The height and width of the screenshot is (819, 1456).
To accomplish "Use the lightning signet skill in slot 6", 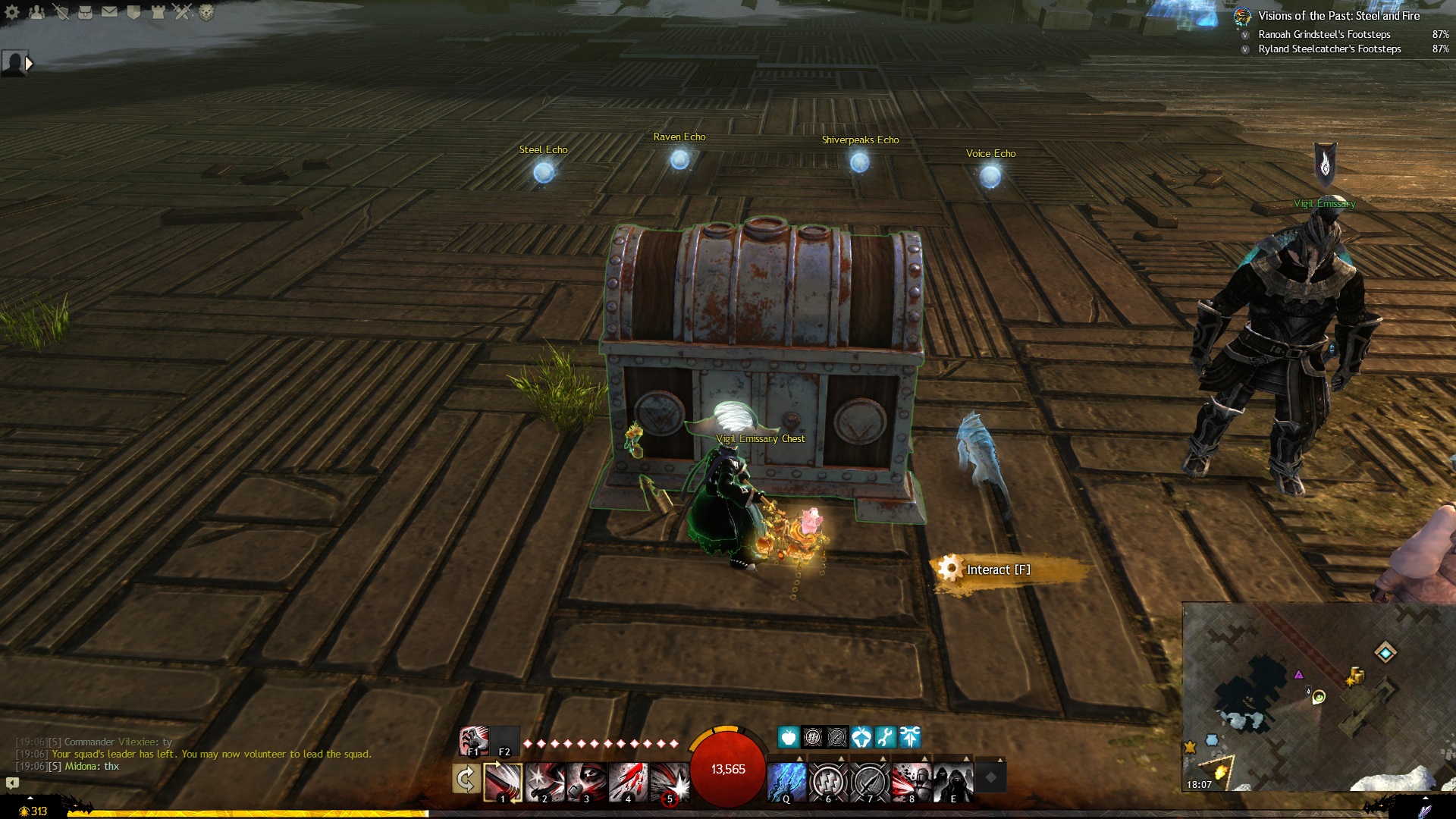I will click(x=828, y=783).
